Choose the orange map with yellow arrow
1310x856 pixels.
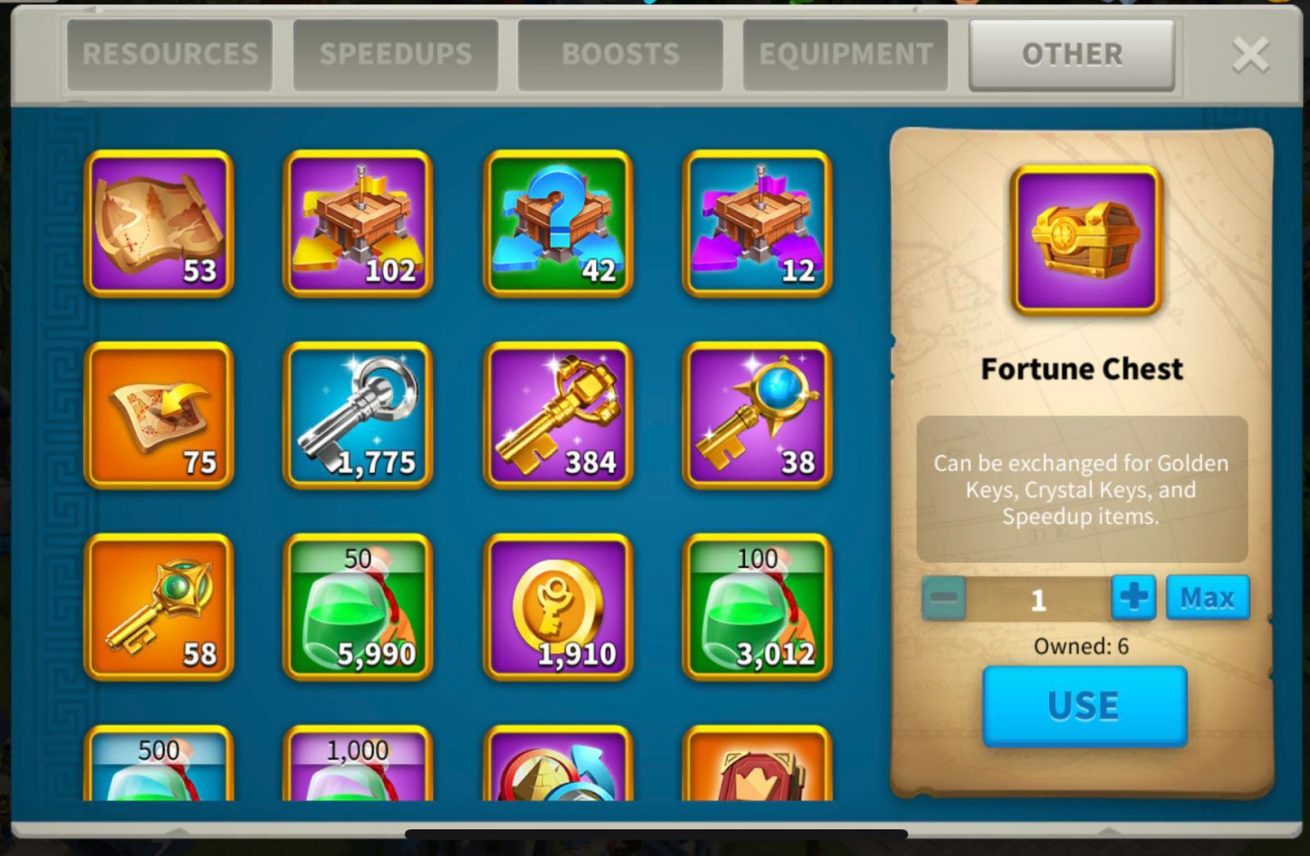pos(159,415)
